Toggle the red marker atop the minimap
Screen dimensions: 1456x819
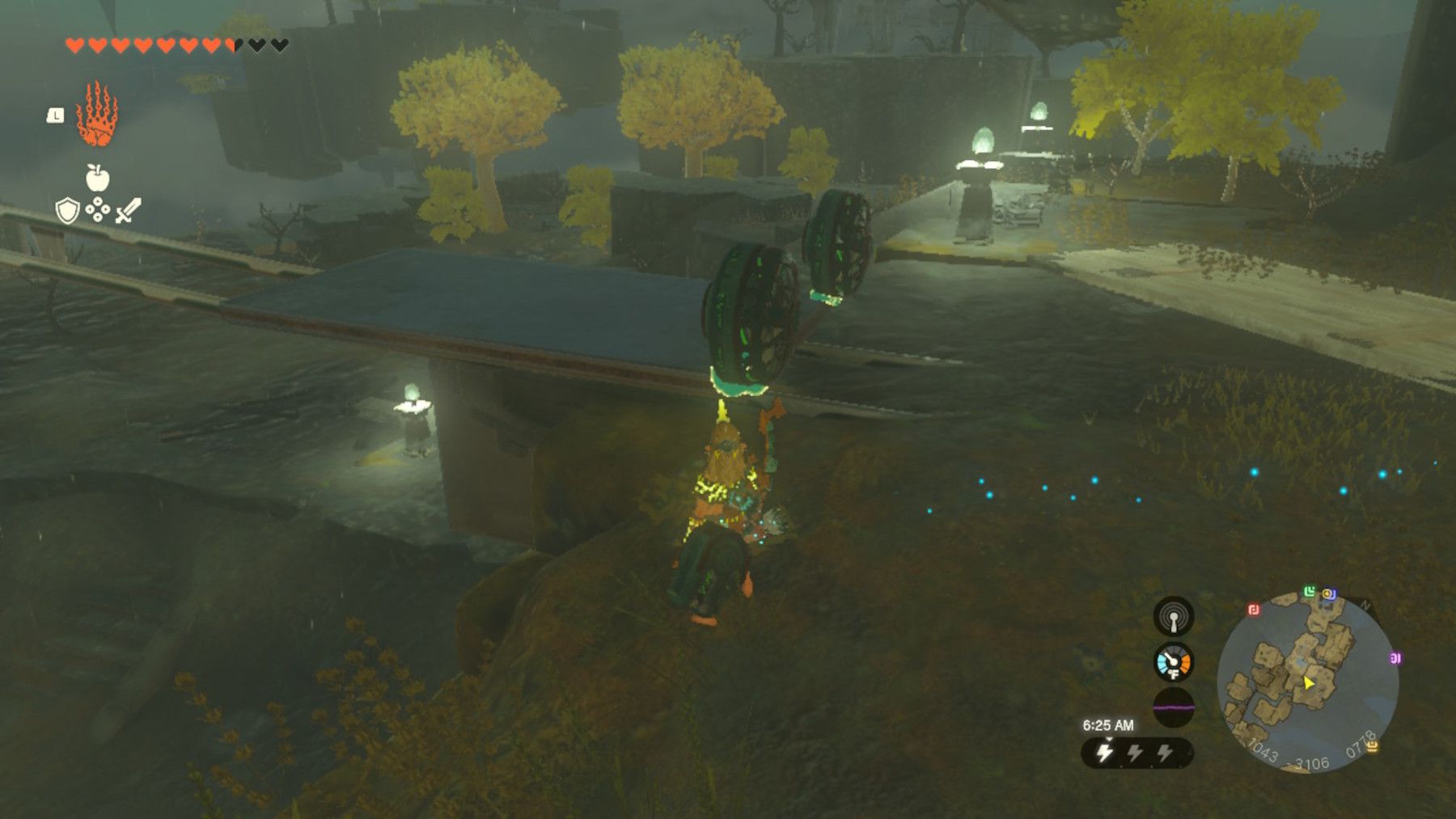[1254, 610]
